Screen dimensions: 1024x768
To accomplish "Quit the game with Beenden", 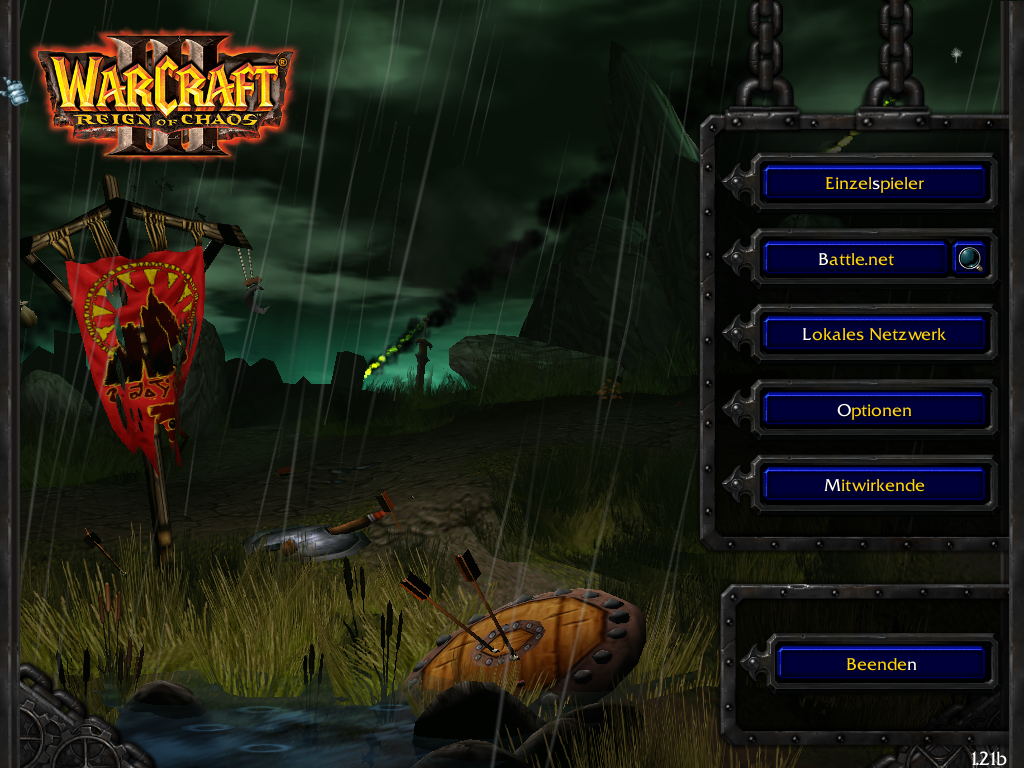I will [x=881, y=664].
